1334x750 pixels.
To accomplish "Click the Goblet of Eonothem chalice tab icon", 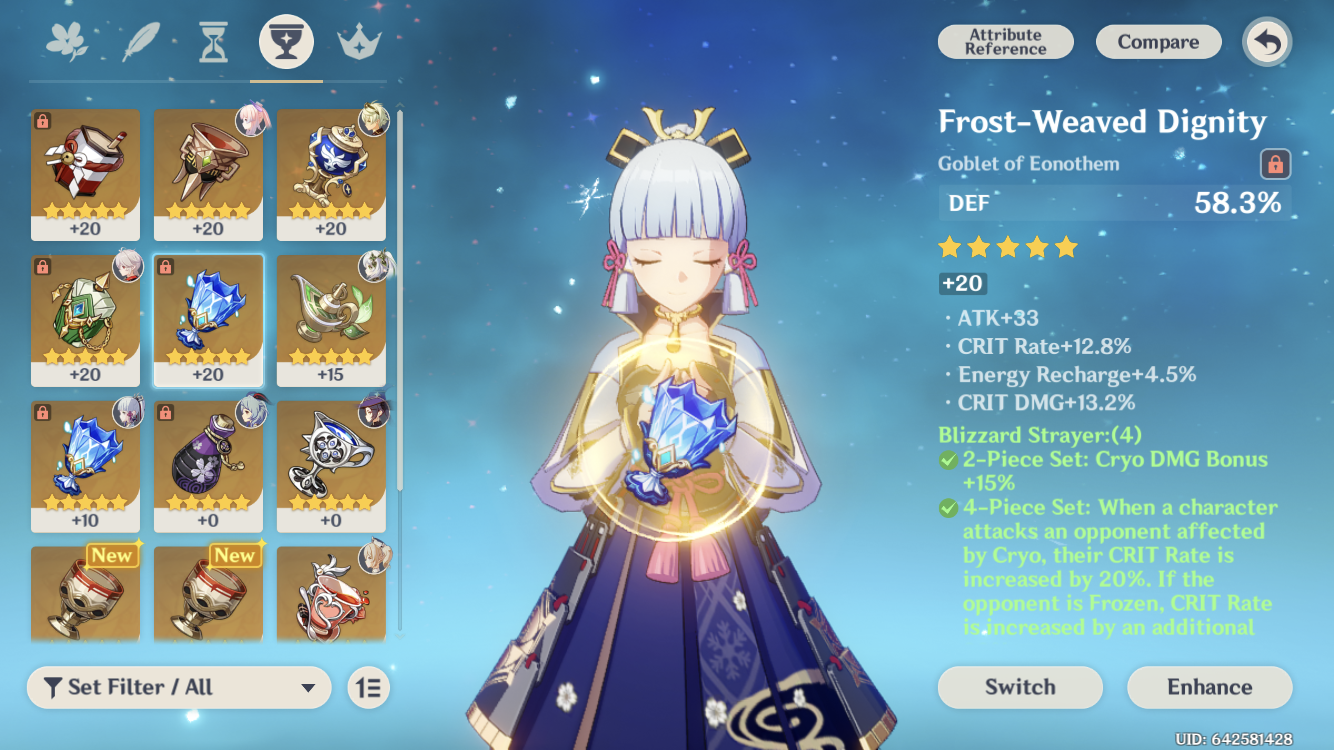I will point(286,40).
